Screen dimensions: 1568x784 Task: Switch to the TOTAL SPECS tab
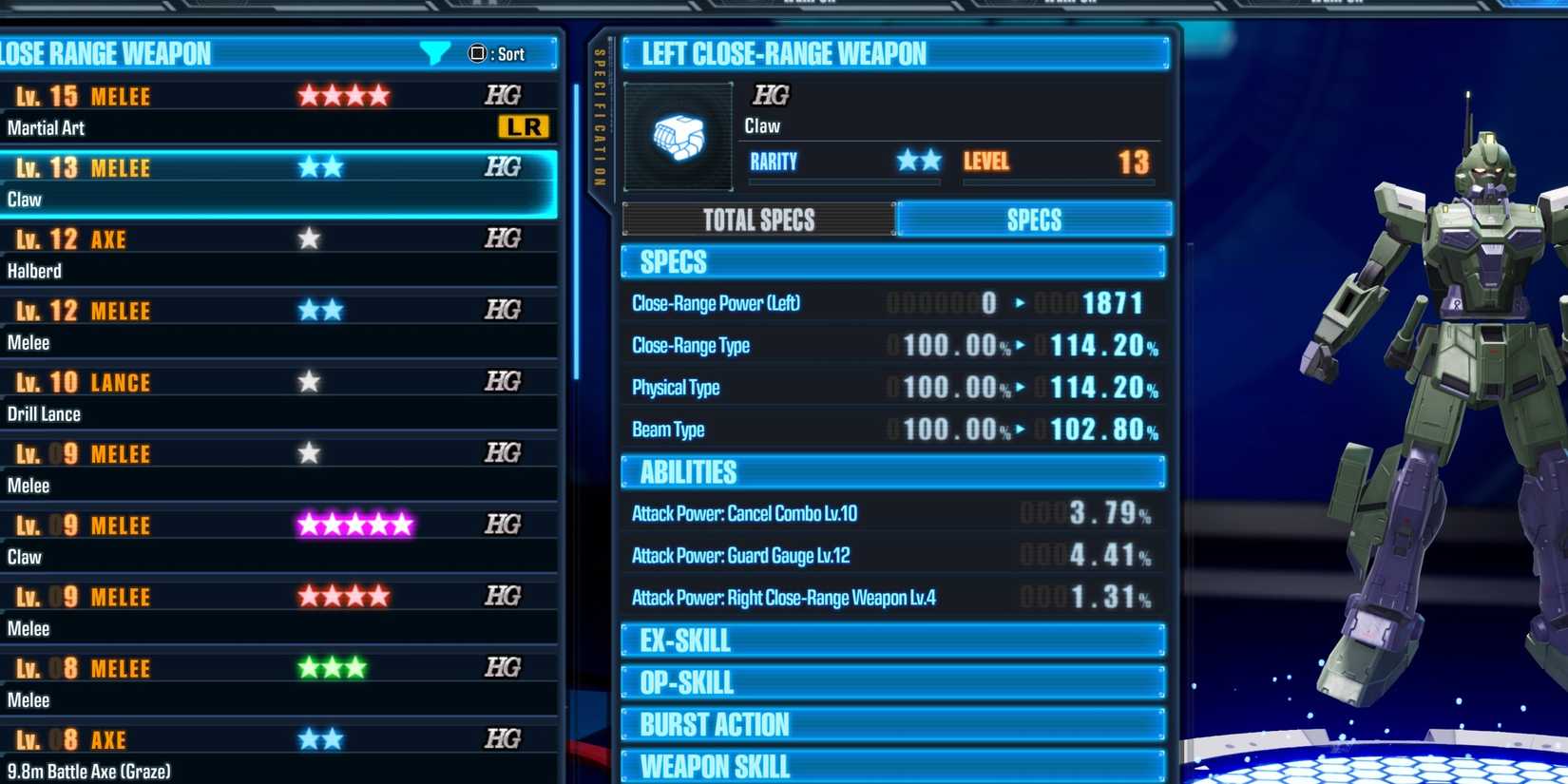(x=757, y=220)
